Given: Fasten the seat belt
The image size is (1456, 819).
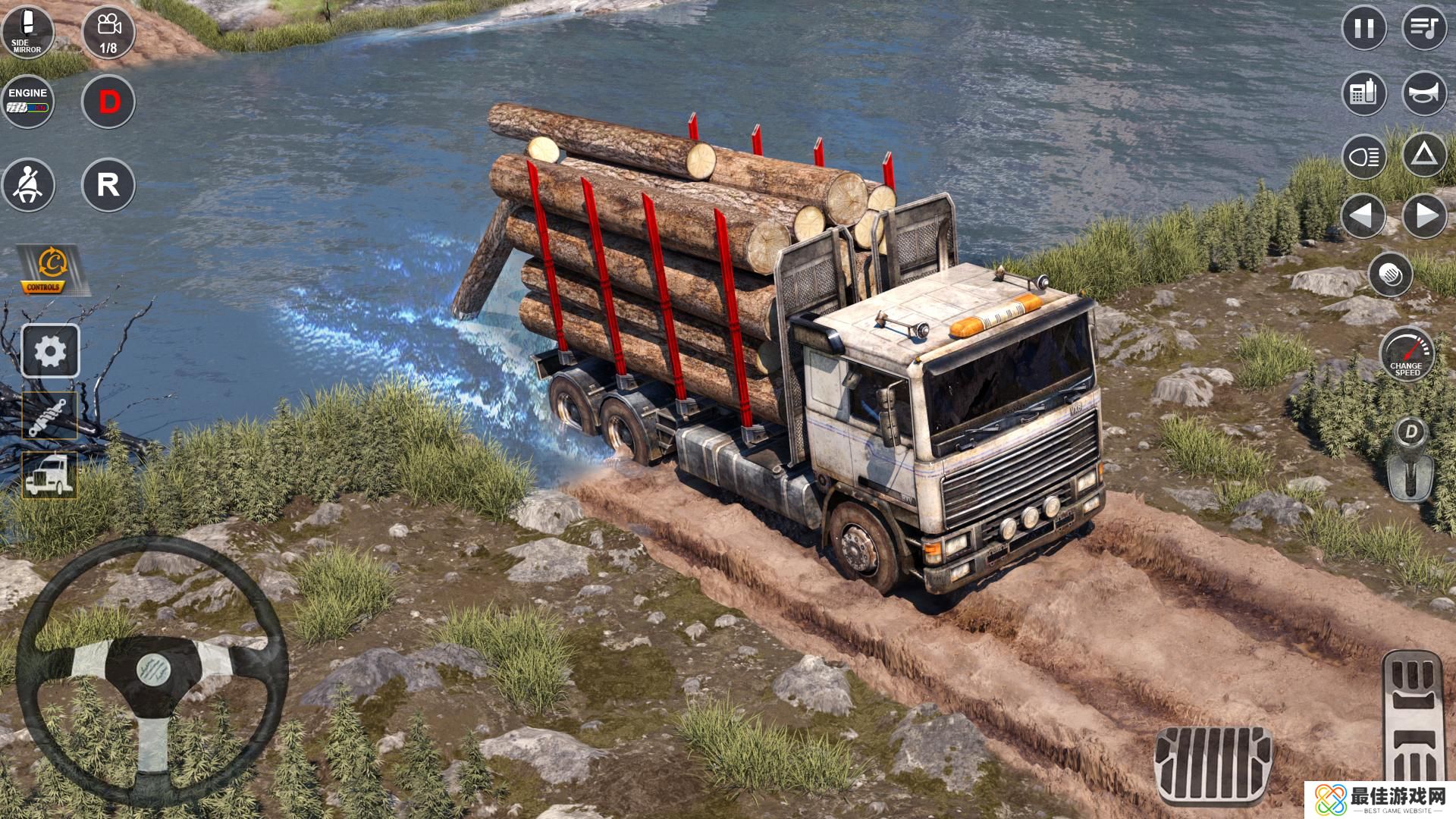Looking at the screenshot, I should (x=28, y=185).
